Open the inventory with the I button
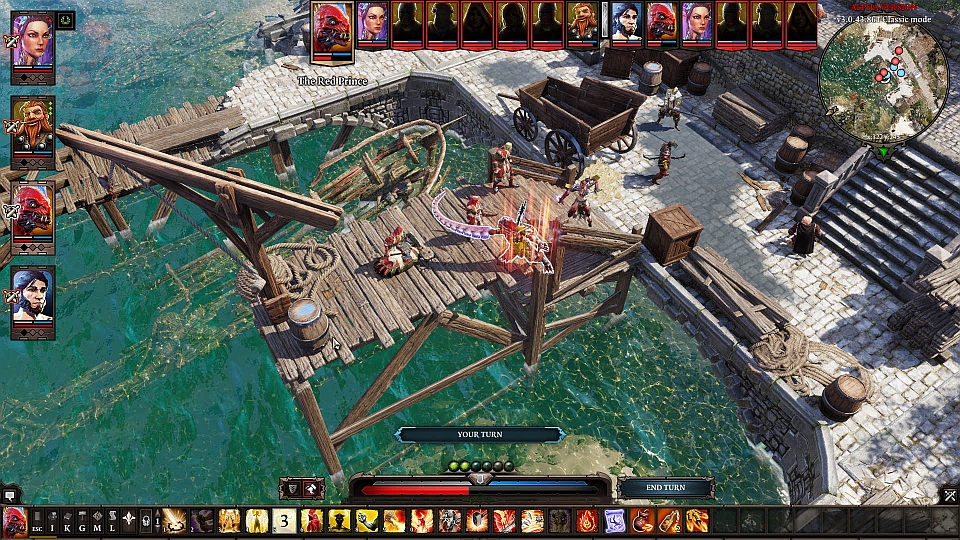960x540 pixels. [x=53, y=520]
